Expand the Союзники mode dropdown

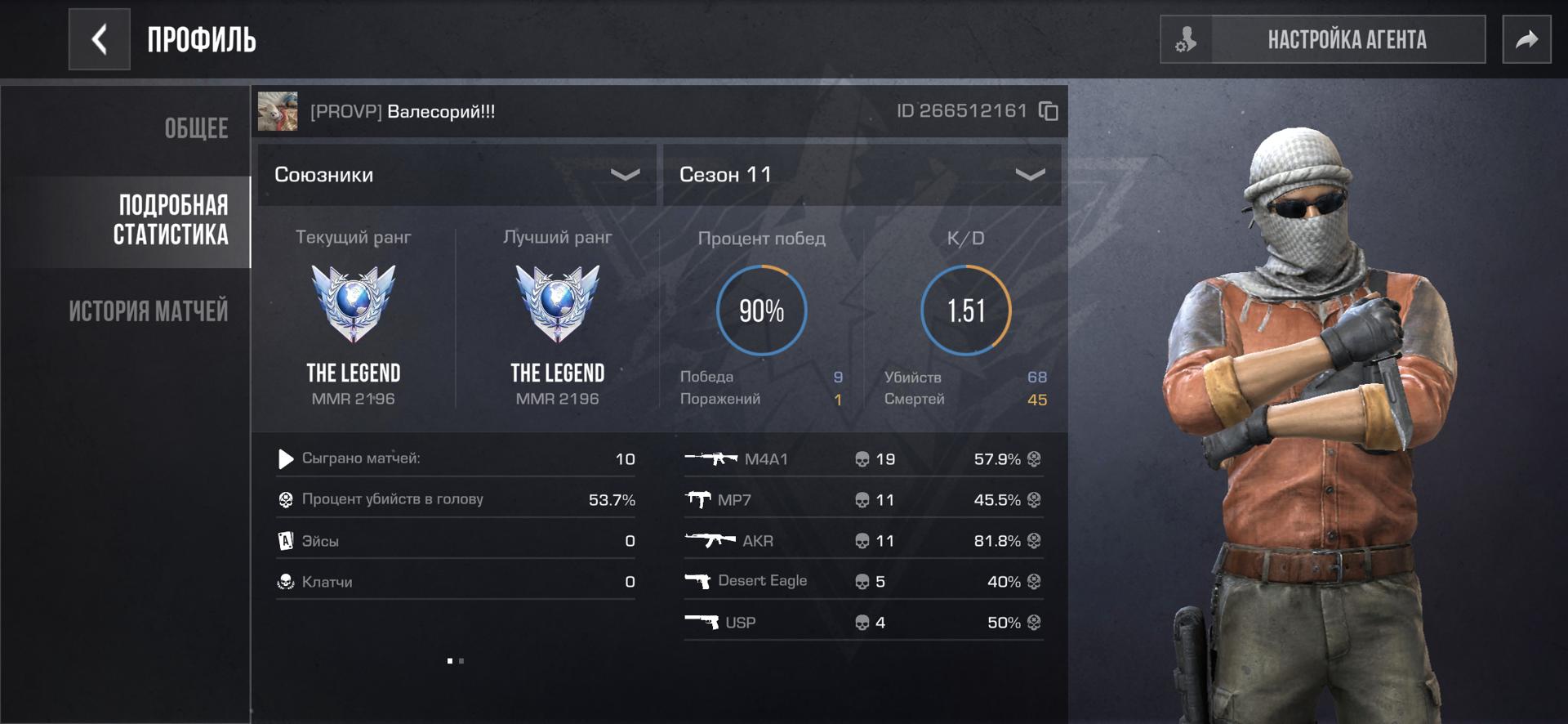pos(457,175)
